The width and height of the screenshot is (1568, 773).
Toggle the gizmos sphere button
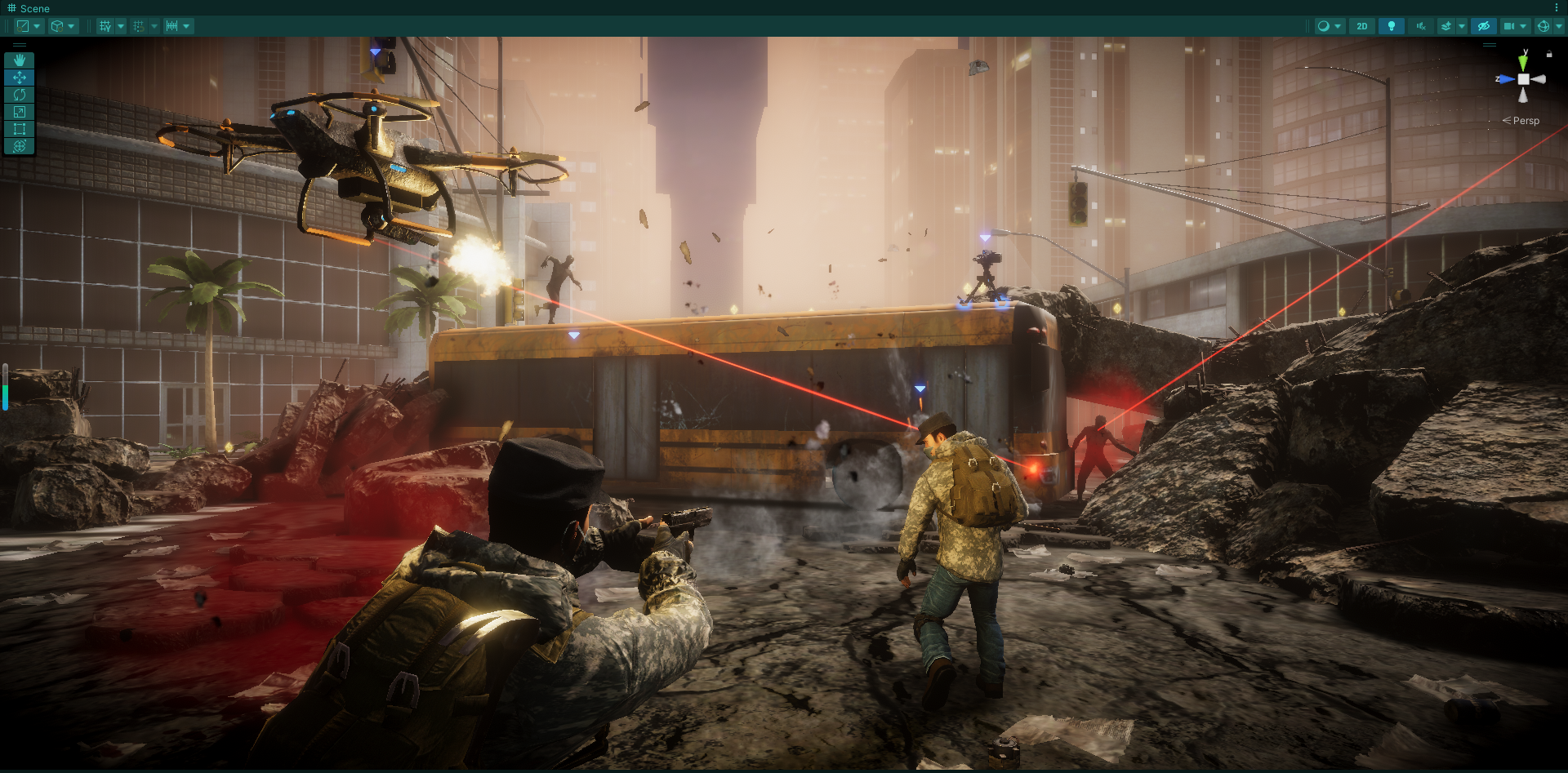coord(1543,26)
